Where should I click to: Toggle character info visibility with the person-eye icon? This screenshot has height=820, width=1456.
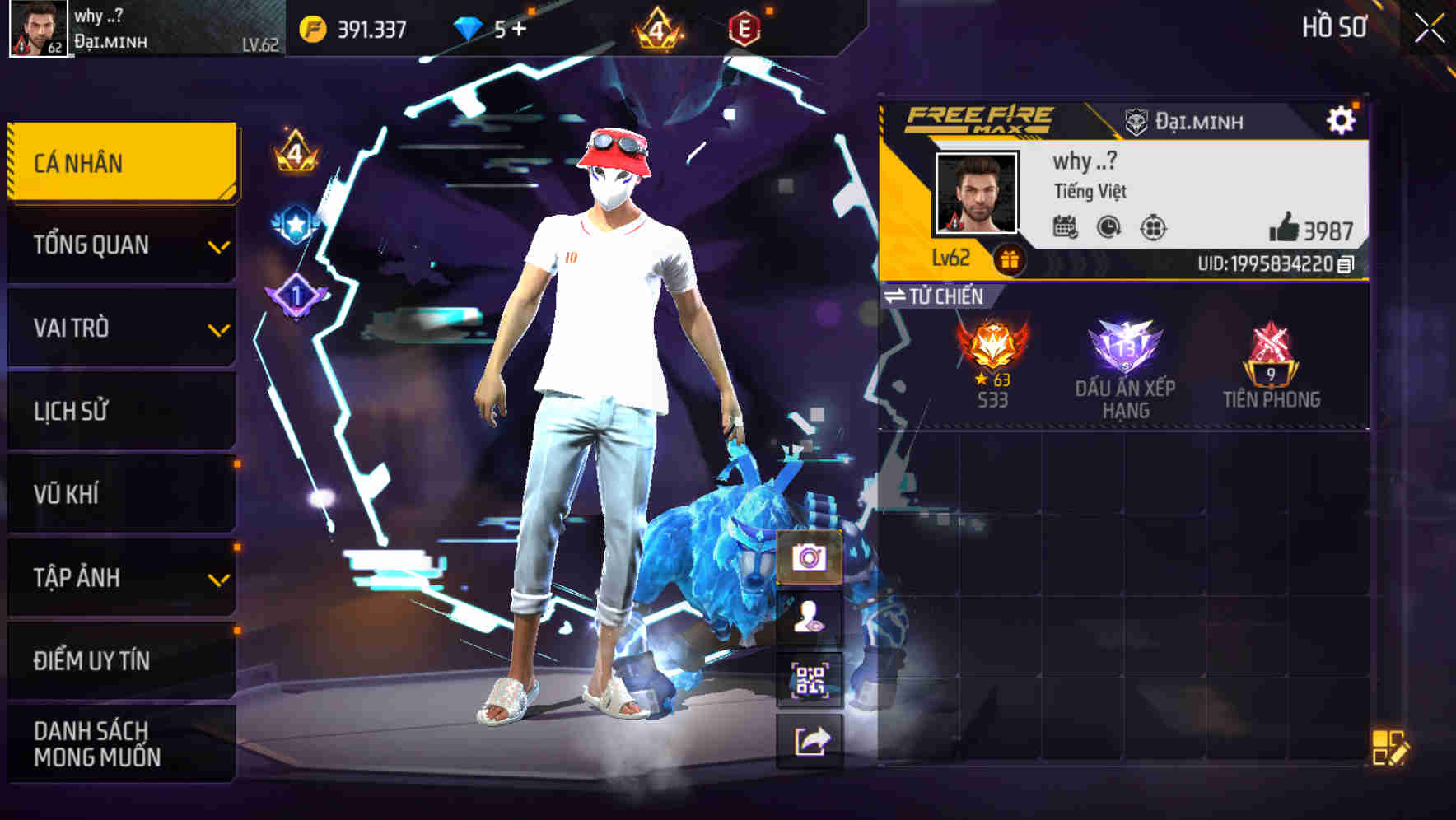click(x=810, y=618)
